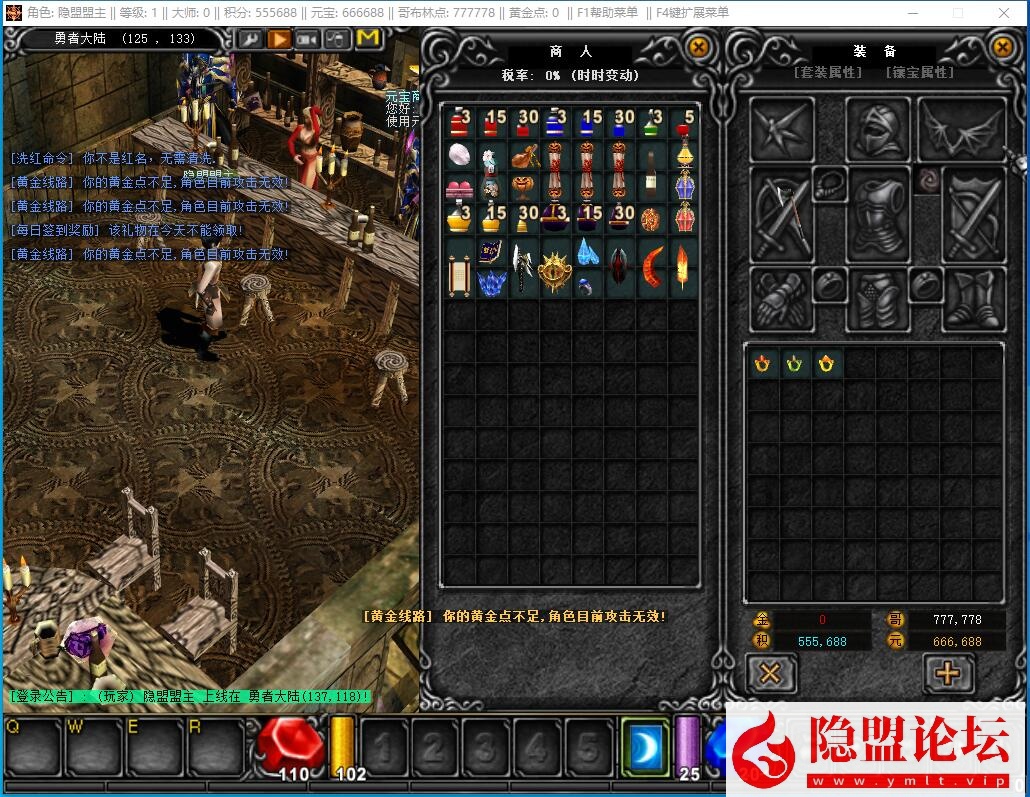Viewport: 1030px width, 797px height.
Task: Click the X button below inventory
Action: [770, 673]
